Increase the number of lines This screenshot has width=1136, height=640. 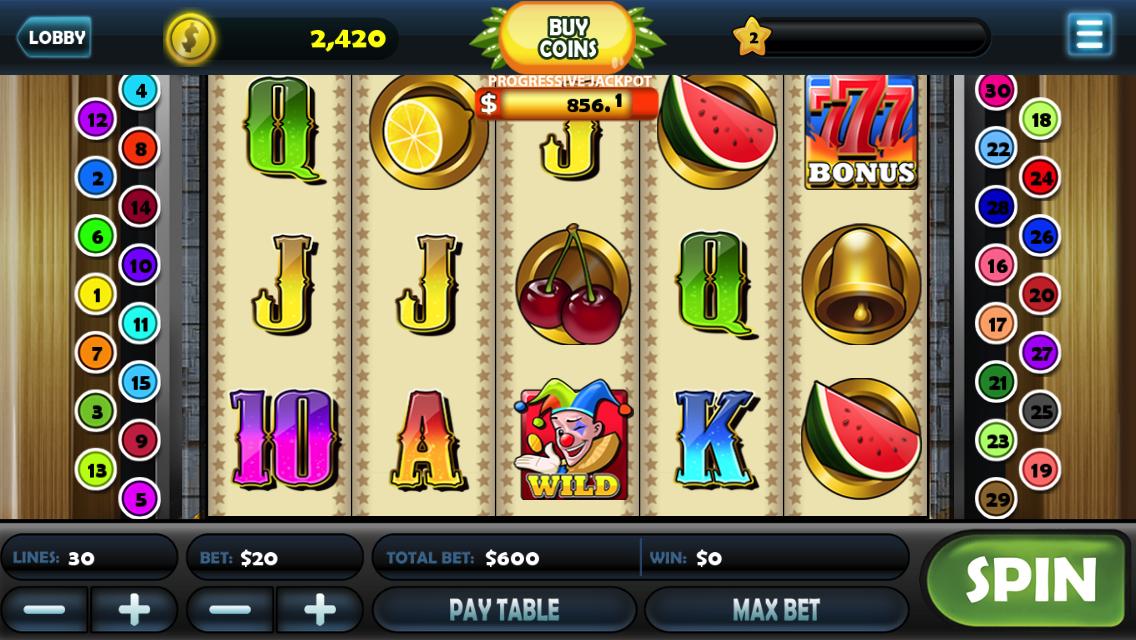tap(134, 609)
